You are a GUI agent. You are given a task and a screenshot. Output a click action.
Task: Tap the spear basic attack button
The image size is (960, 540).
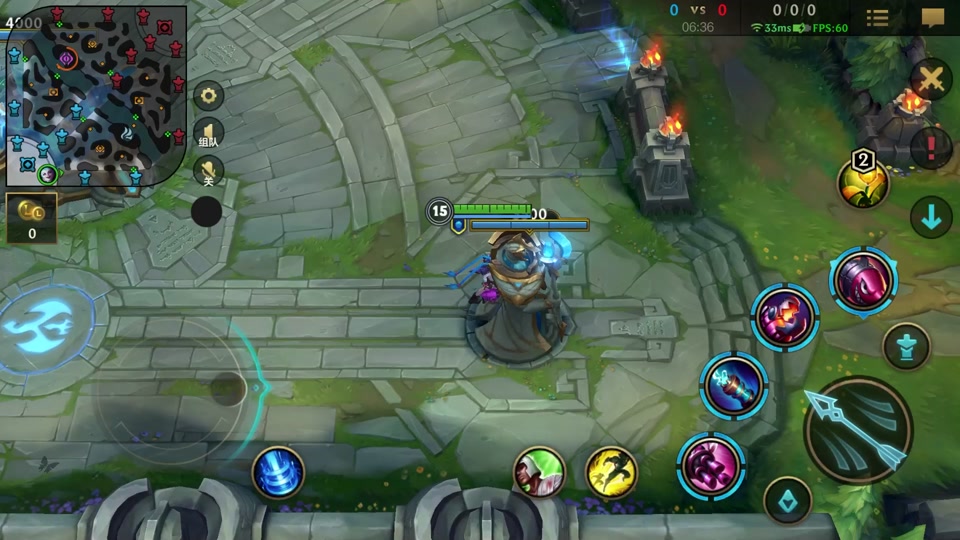(858, 430)
